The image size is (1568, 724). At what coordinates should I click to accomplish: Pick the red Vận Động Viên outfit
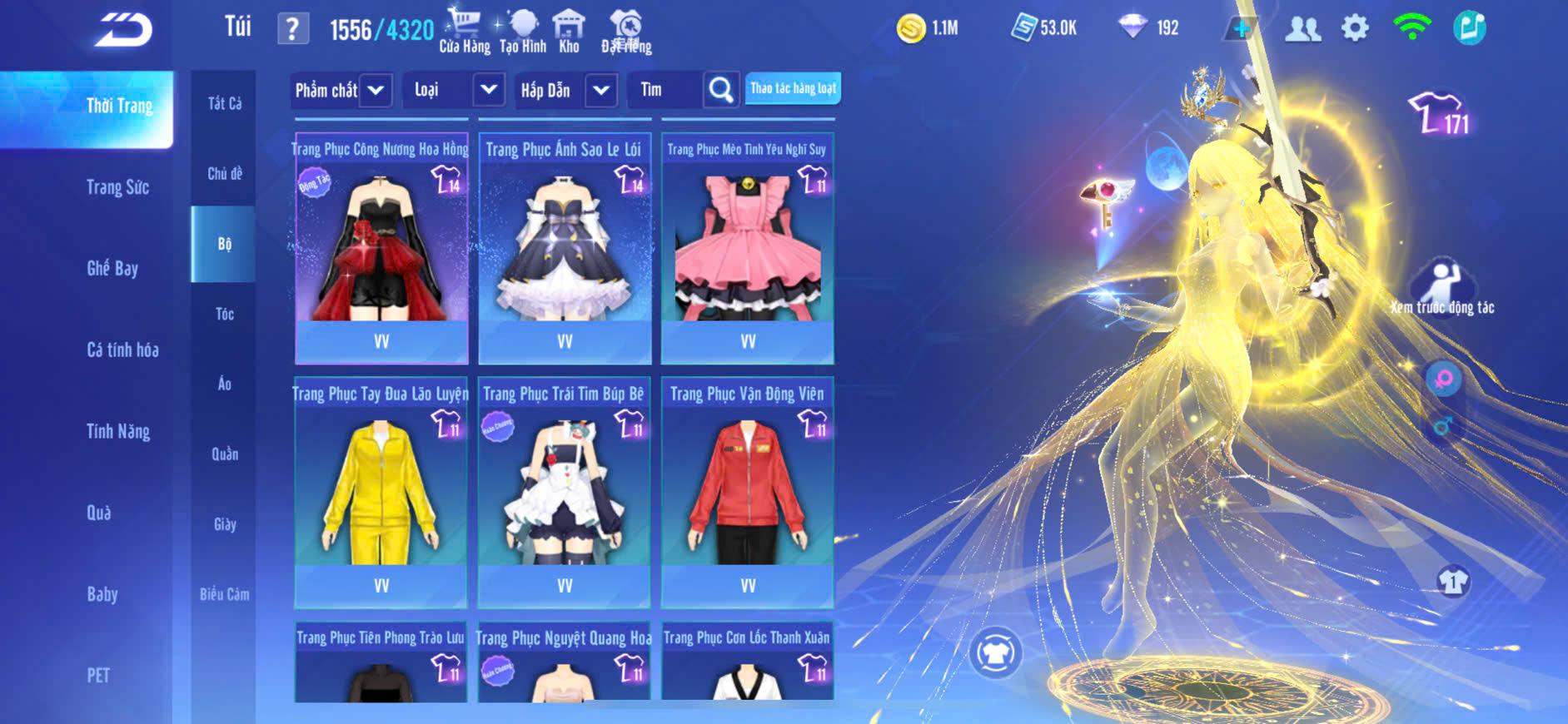pos(748,493)
